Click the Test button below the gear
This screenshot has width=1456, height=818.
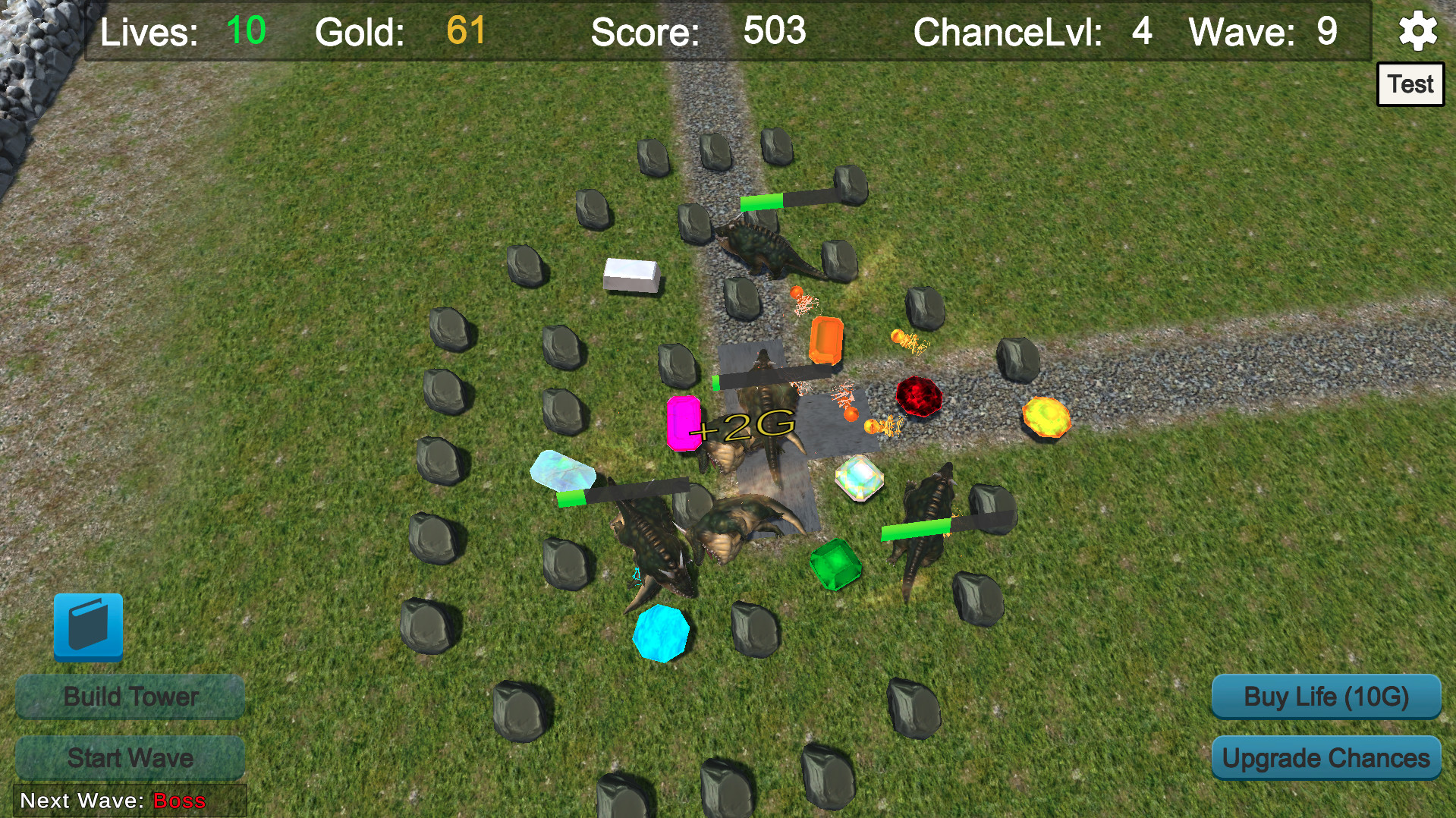pos(1410,83)
